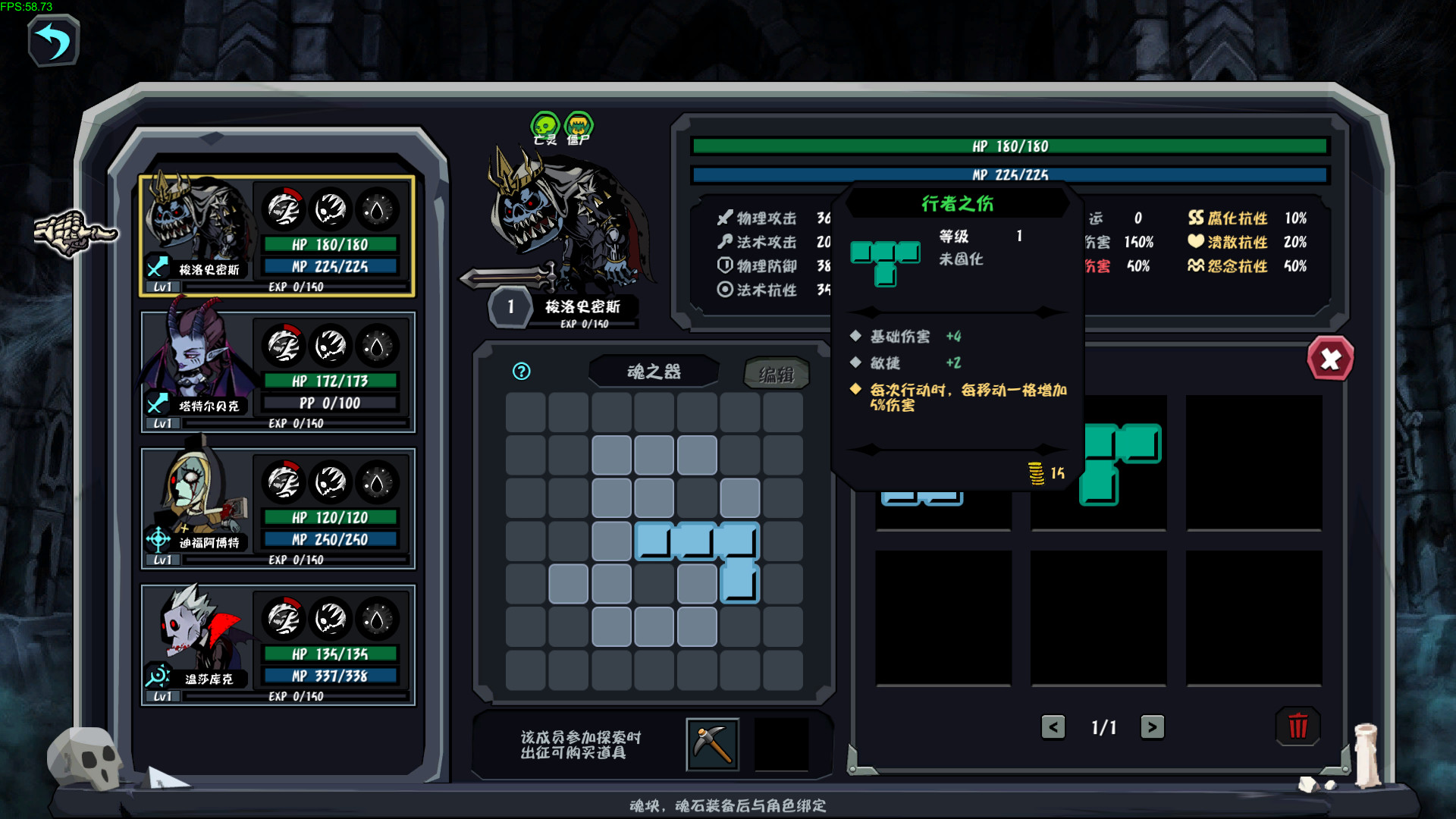Toggle the middle skull icon on 温莎库克's card

click(x=331, y=620)
